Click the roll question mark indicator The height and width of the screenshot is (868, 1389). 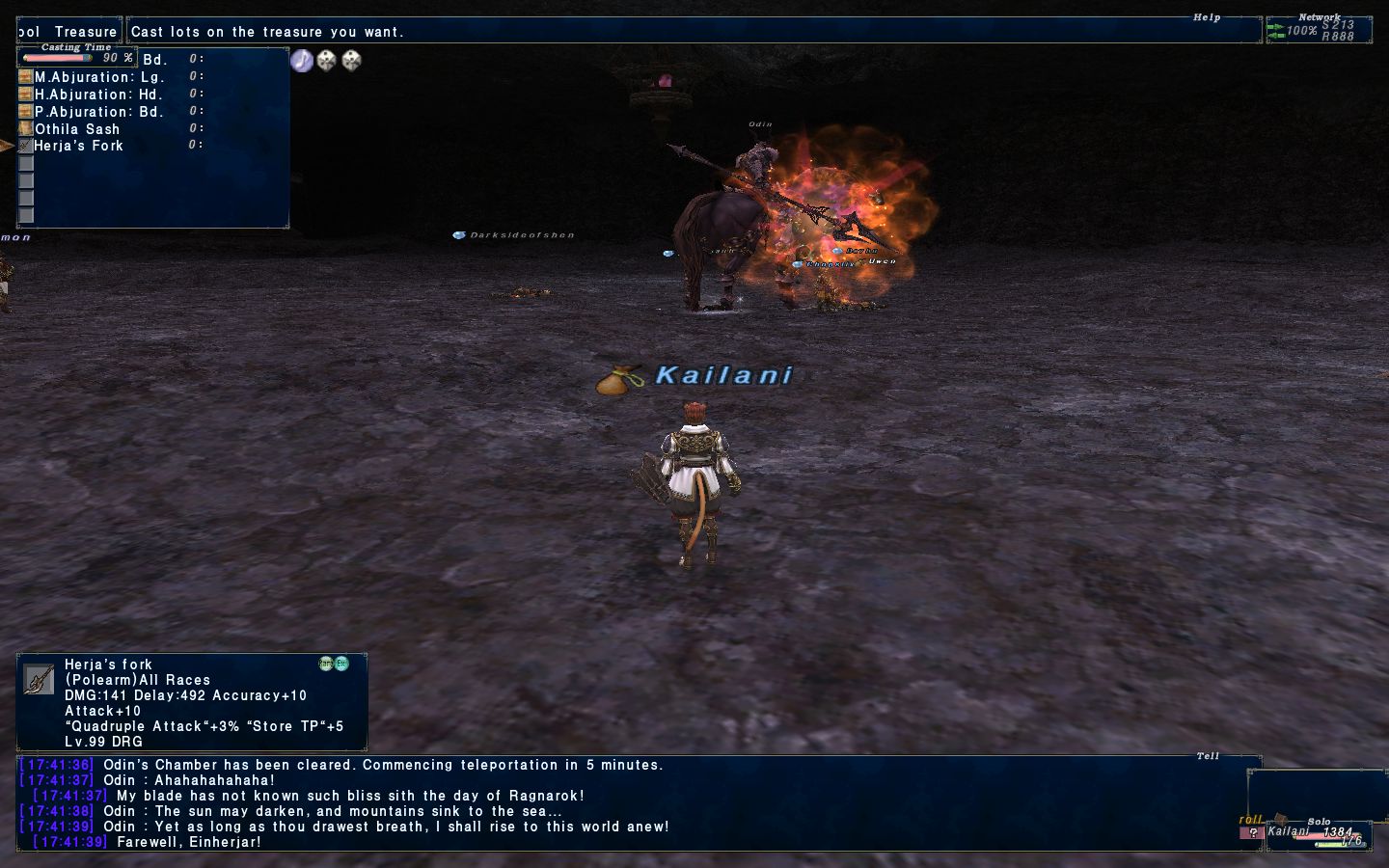pos(1251,832)
